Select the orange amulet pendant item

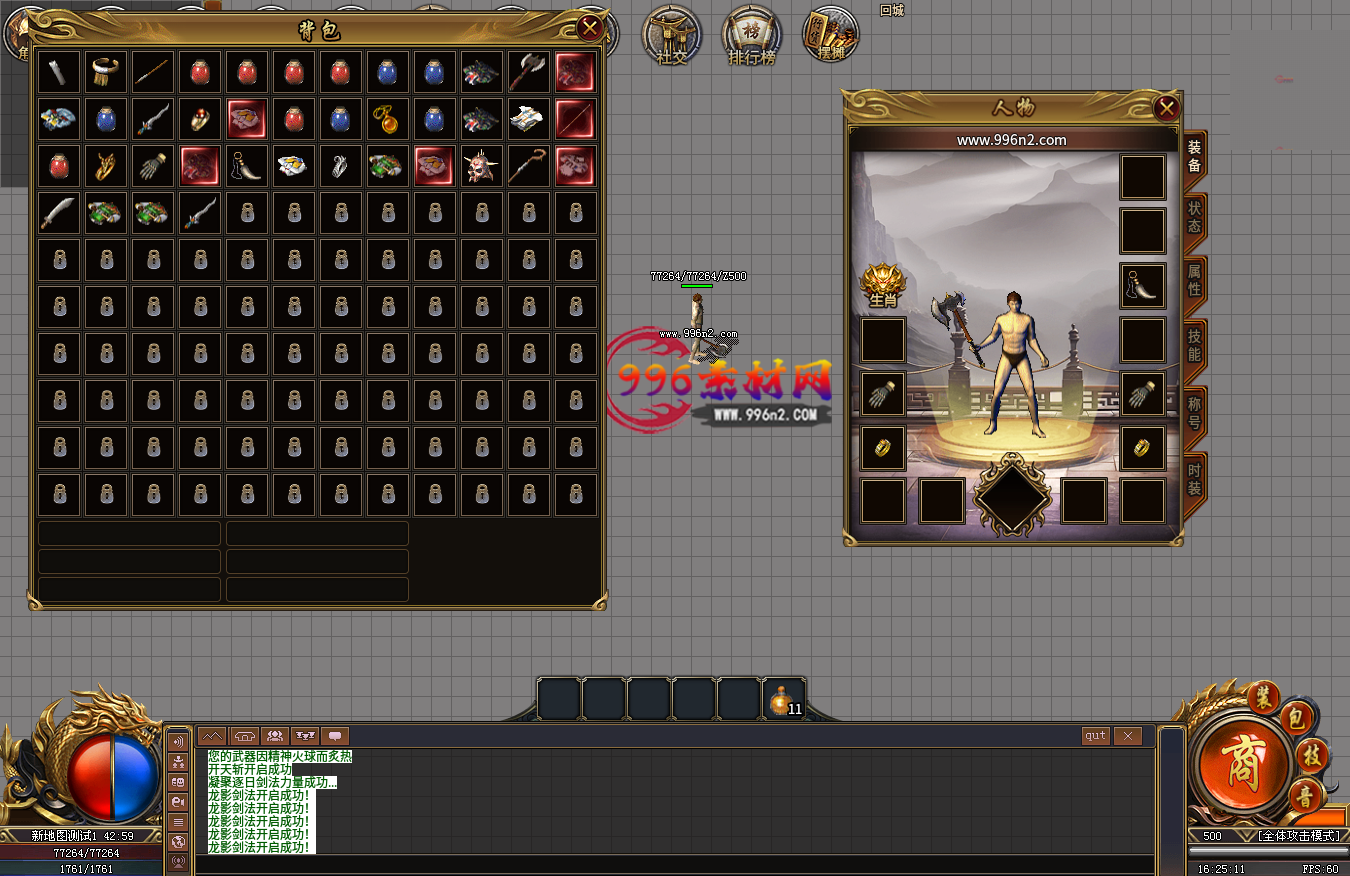pyautogui.click(x=387, y=119)
